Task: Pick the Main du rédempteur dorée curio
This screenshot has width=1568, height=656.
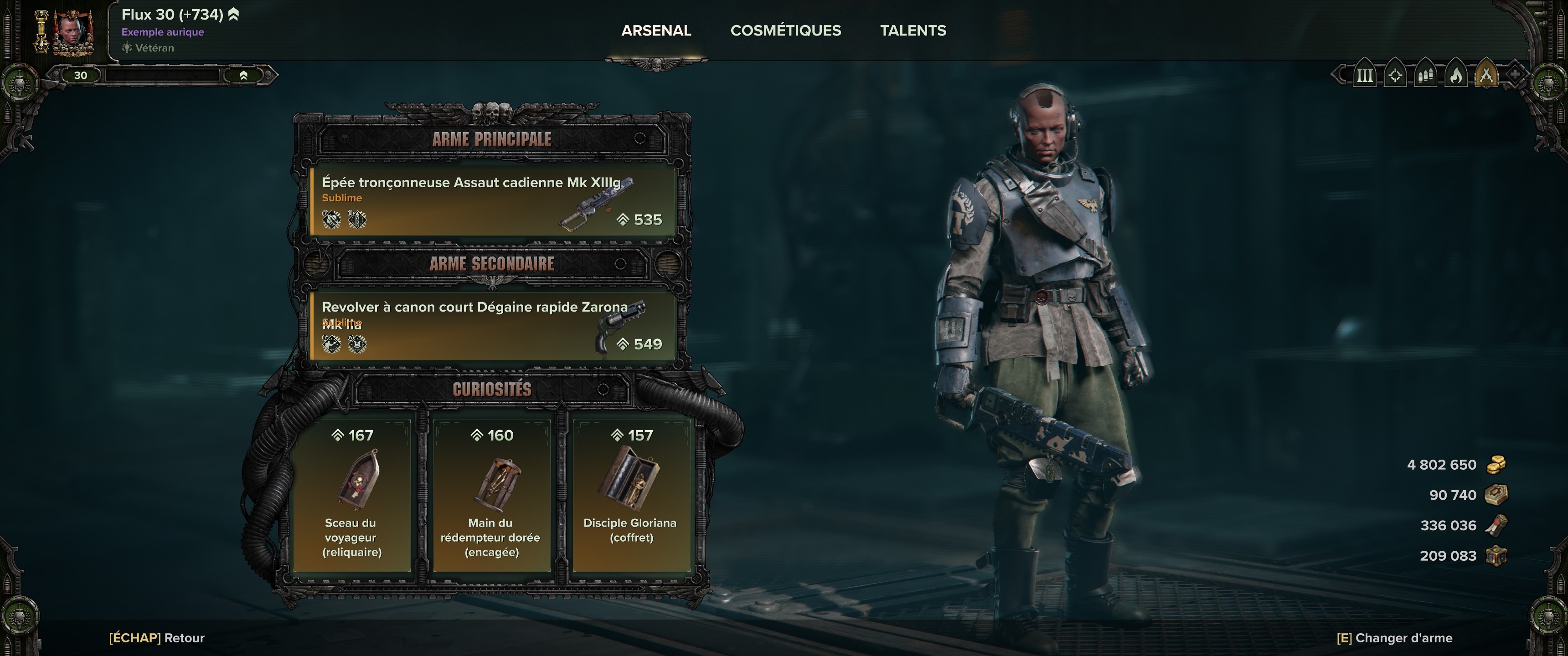Action: click(x=491, y=495)
